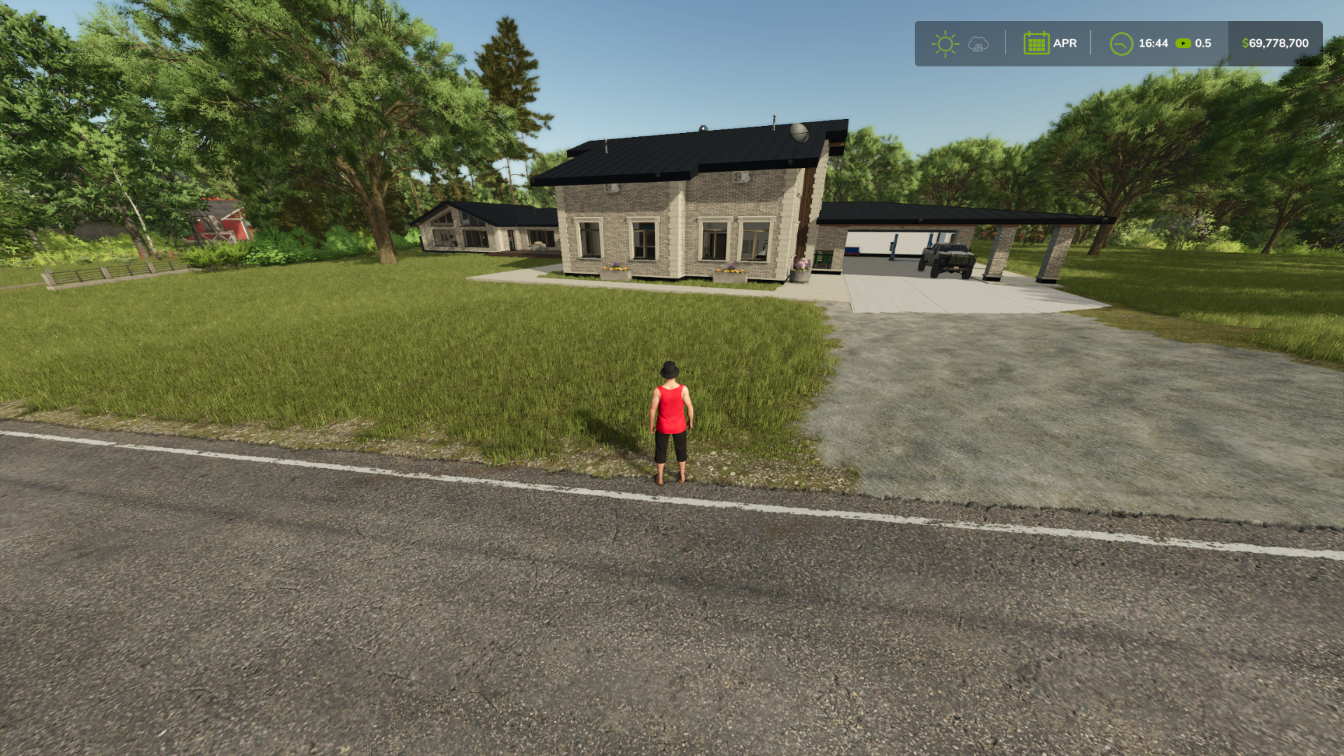Click the "APR" month label
Screen dimensions: 1344x756
pos(1066,43)
